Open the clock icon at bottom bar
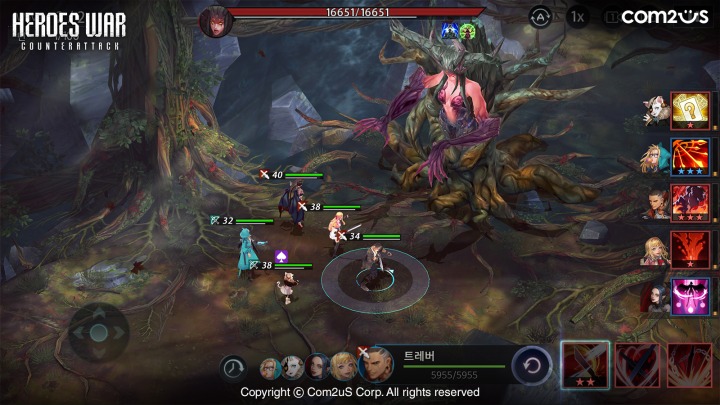 coord(234,368)
